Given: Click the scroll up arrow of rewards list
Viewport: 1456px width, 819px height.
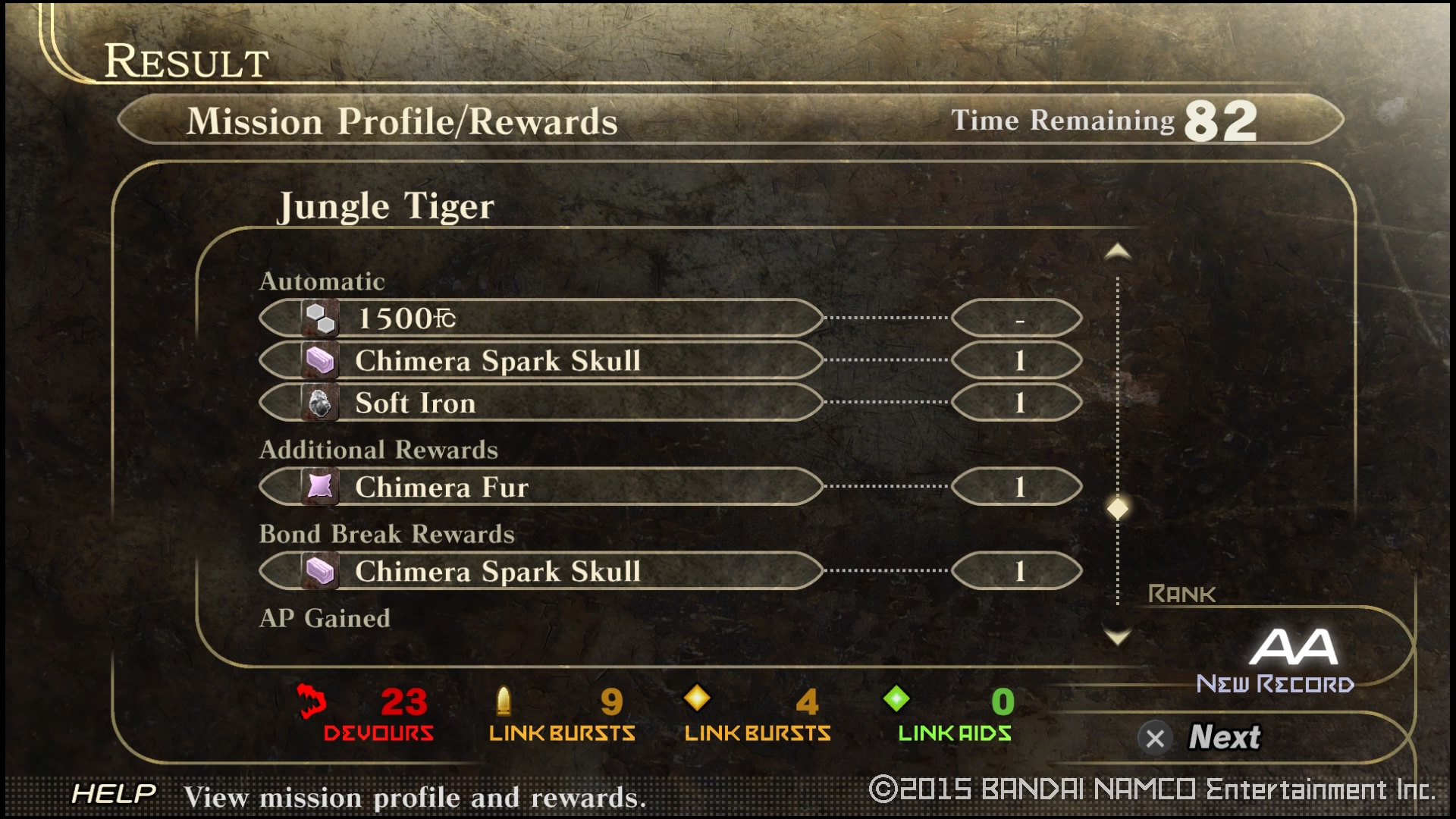Looking at the screenshot, I should tap(1117, 252).
